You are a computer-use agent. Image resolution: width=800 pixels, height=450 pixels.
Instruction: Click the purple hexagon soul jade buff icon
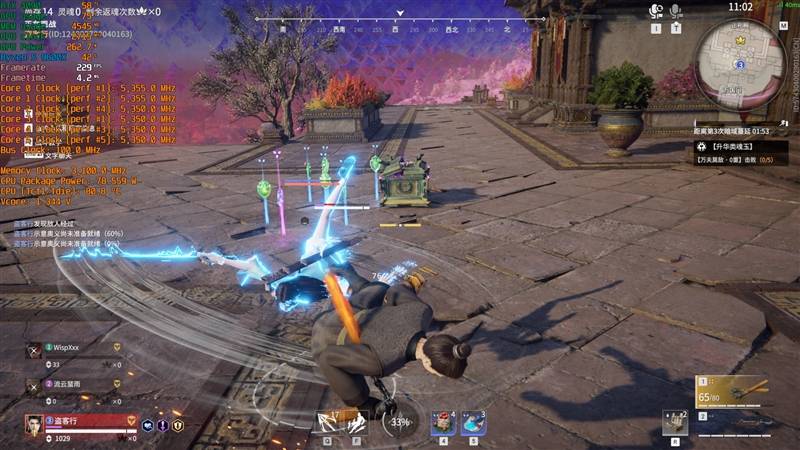coord(163,425)
